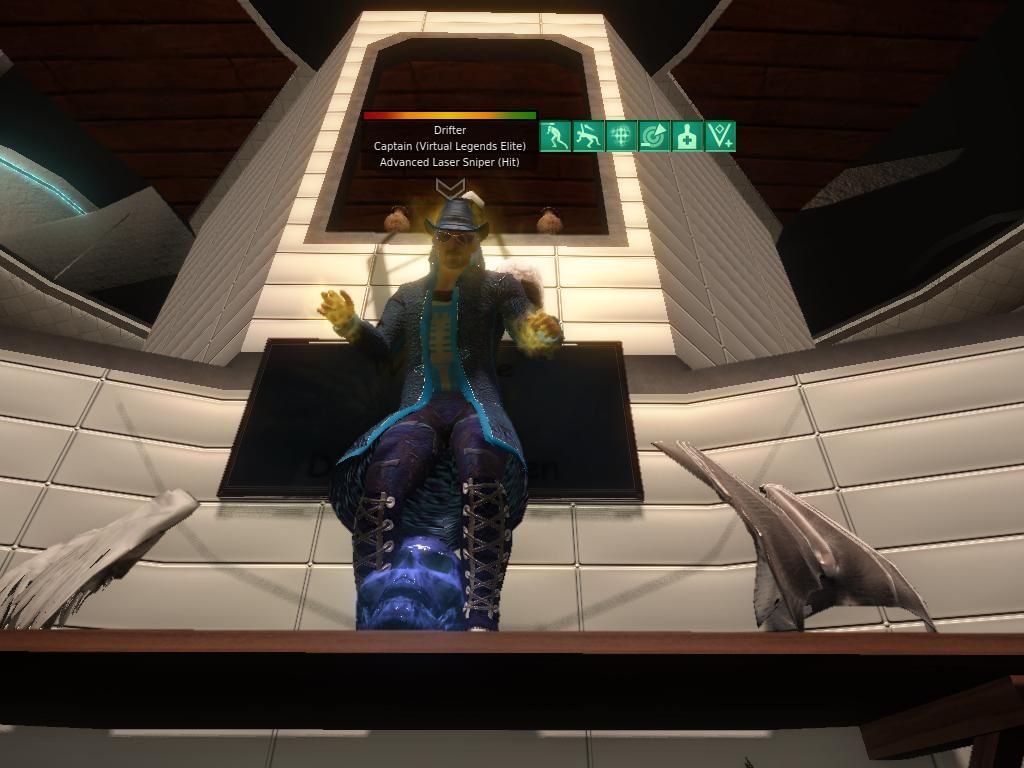Click the running figure buff icon
The image size is (1024, 768).
point(555,136)
